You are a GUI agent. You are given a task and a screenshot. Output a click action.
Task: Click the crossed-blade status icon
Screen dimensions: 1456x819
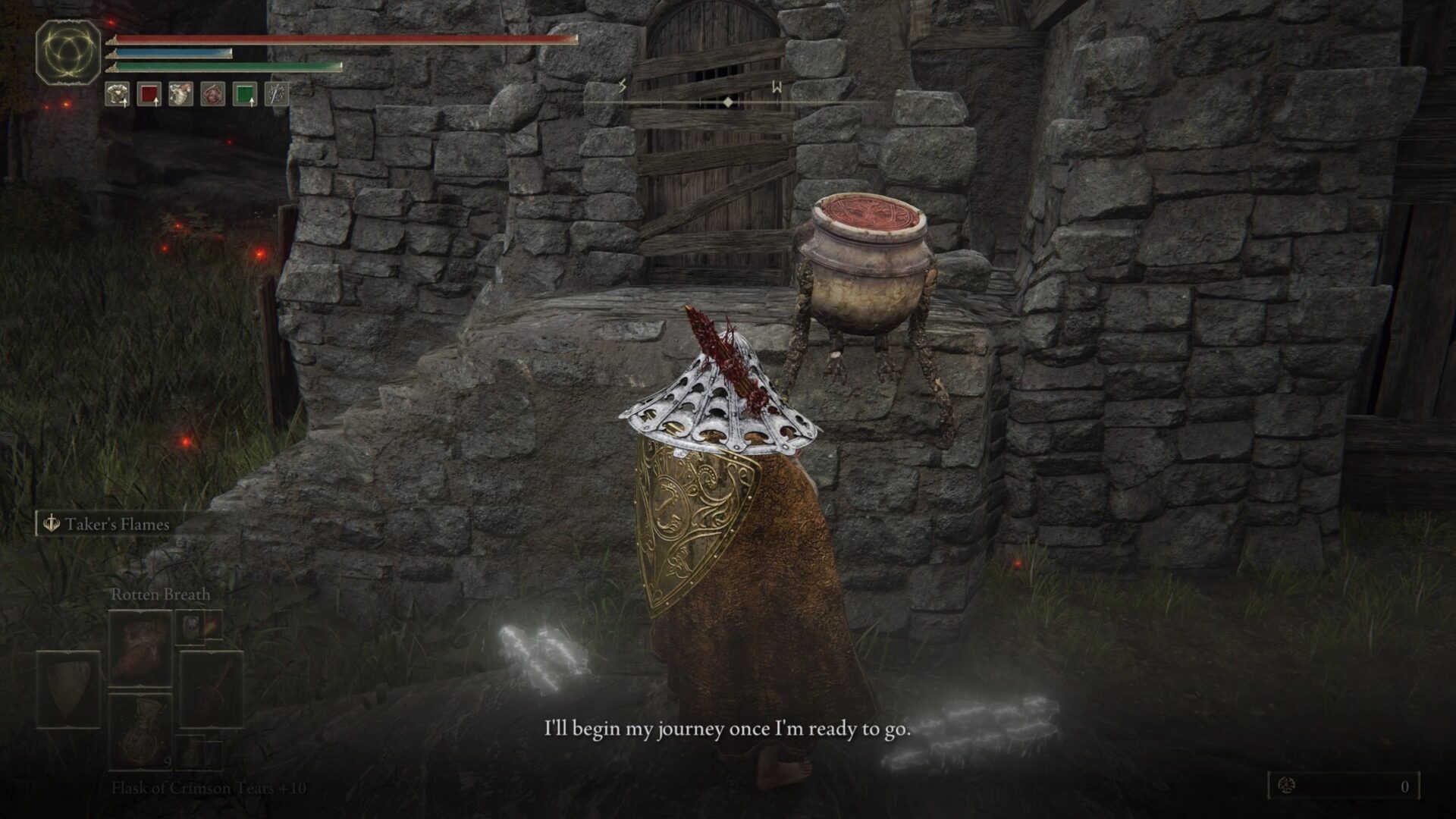coord(275,94)
